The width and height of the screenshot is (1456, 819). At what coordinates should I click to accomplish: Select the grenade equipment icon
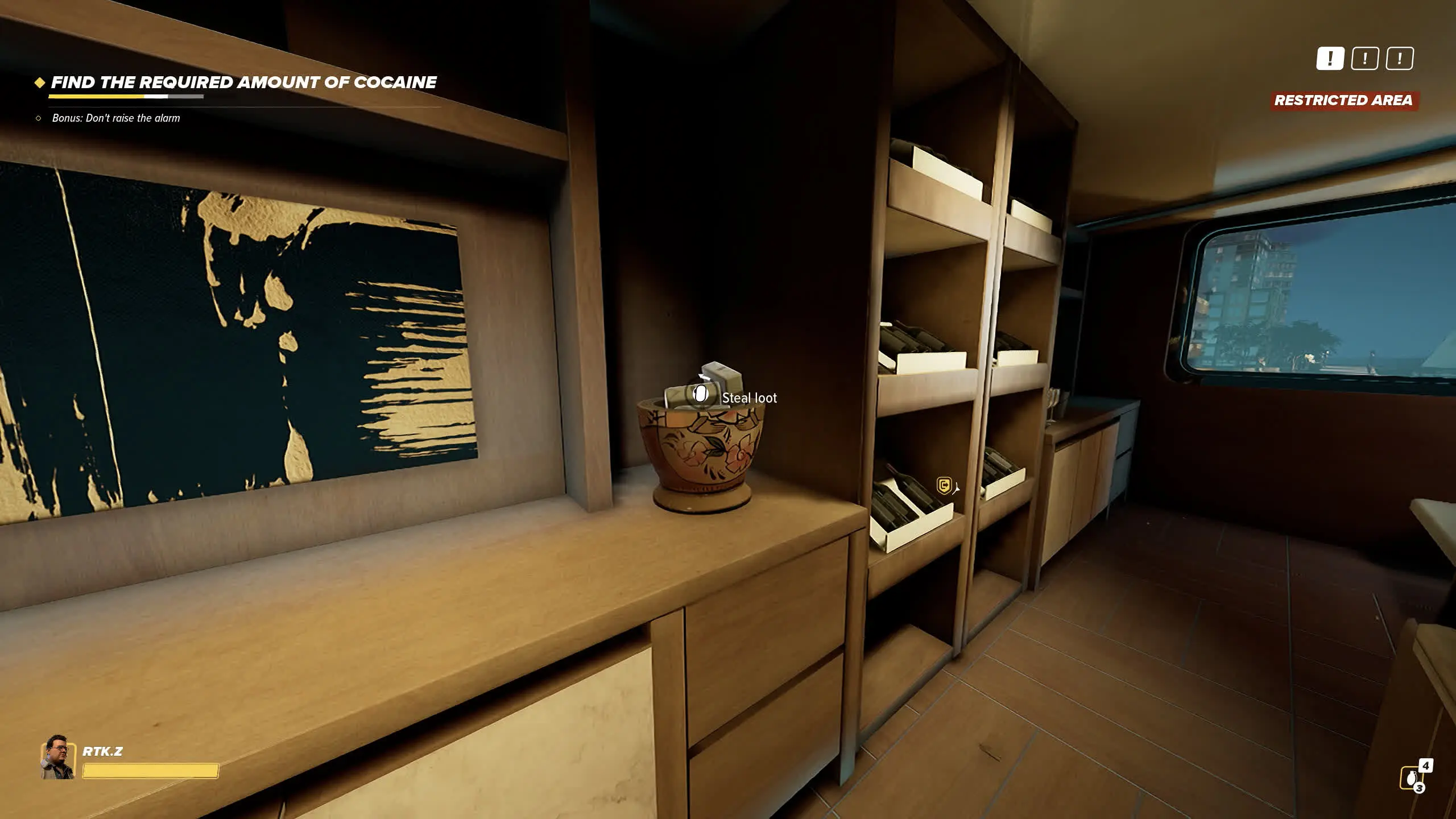click(1411, 777)
